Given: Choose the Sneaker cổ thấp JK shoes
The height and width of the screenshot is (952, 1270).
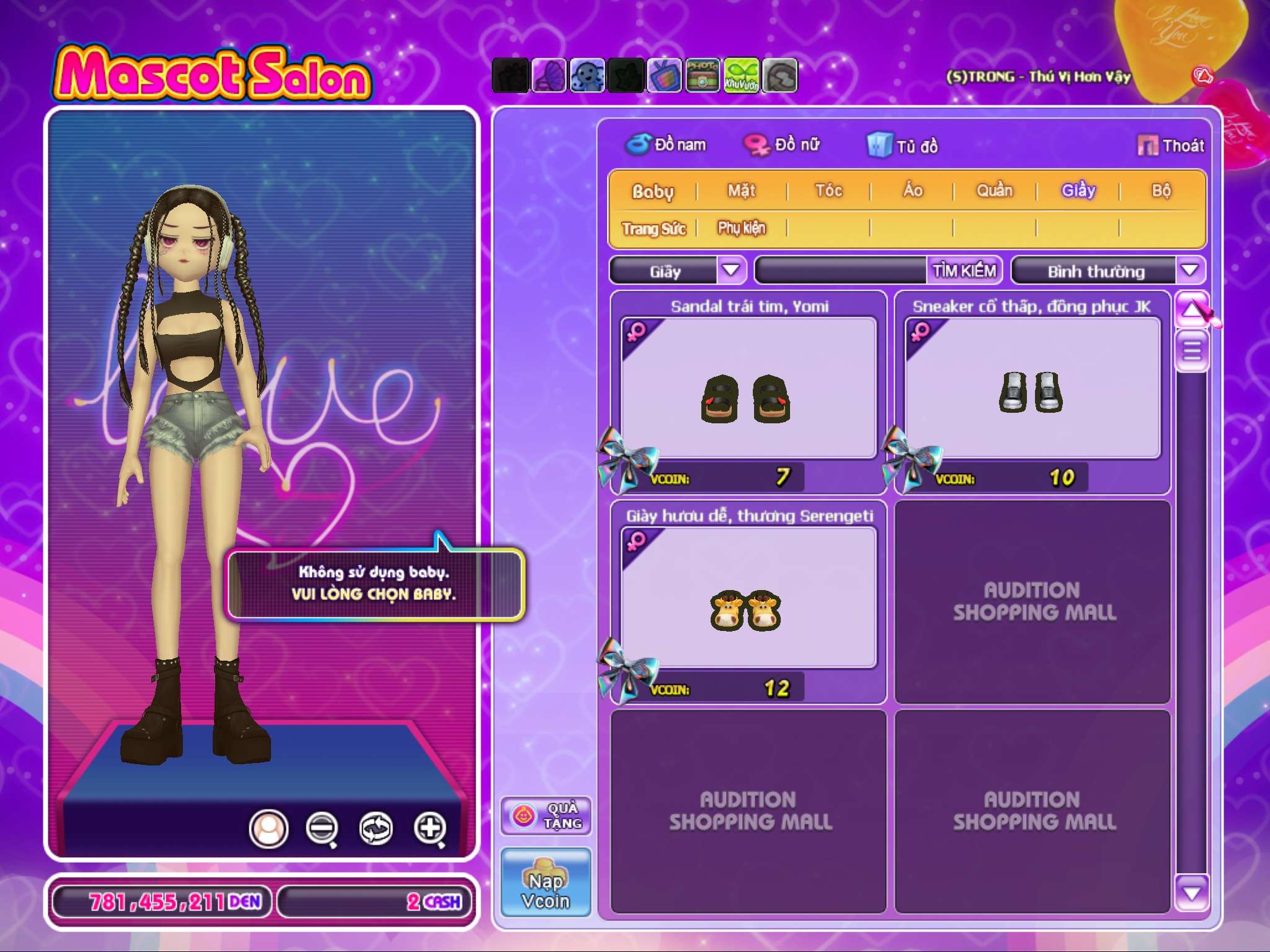Looking at the screenshot, I should pos(1032,389).
